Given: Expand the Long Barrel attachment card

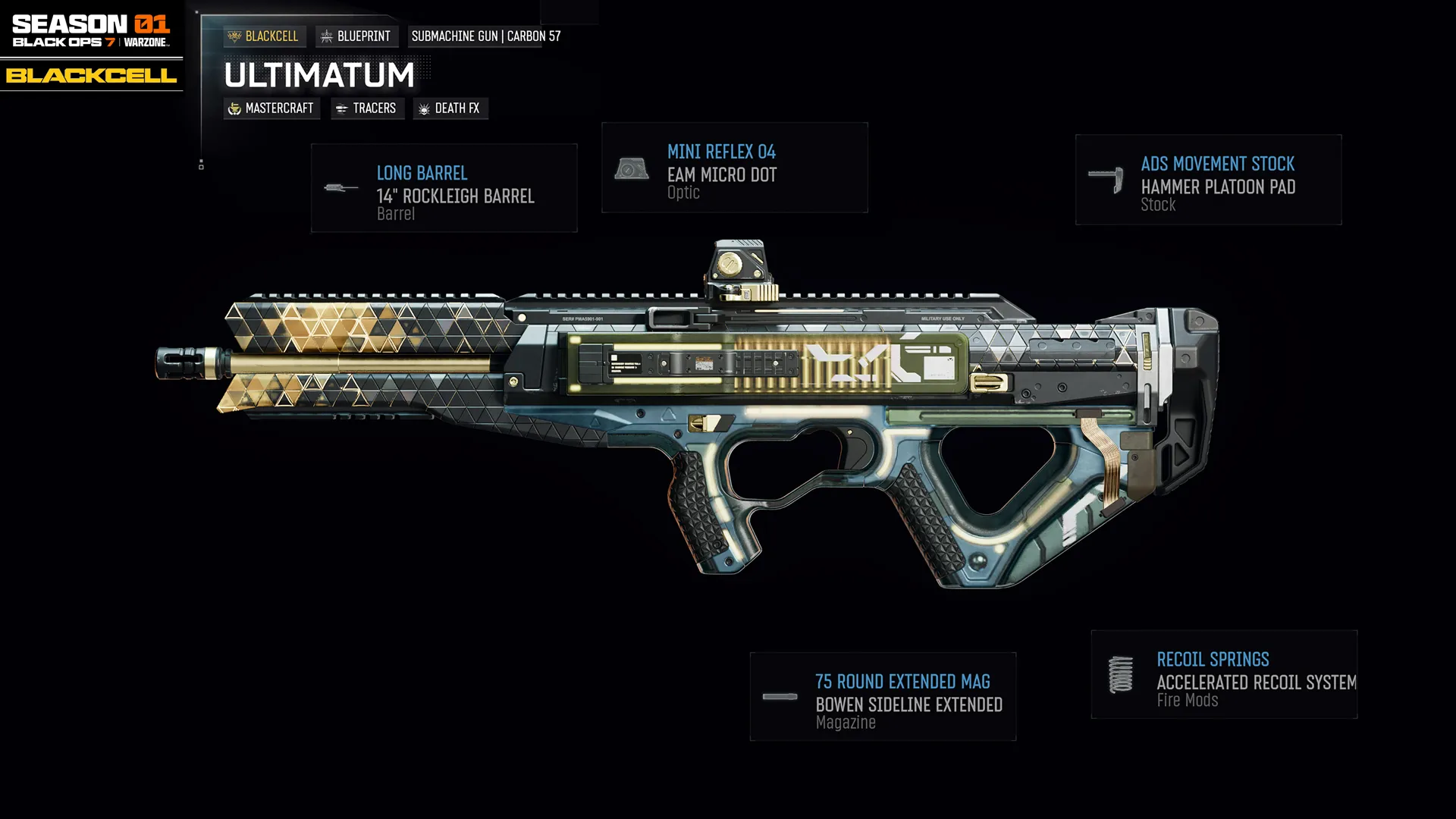Looking at the screenshot, I should point(444,187).
